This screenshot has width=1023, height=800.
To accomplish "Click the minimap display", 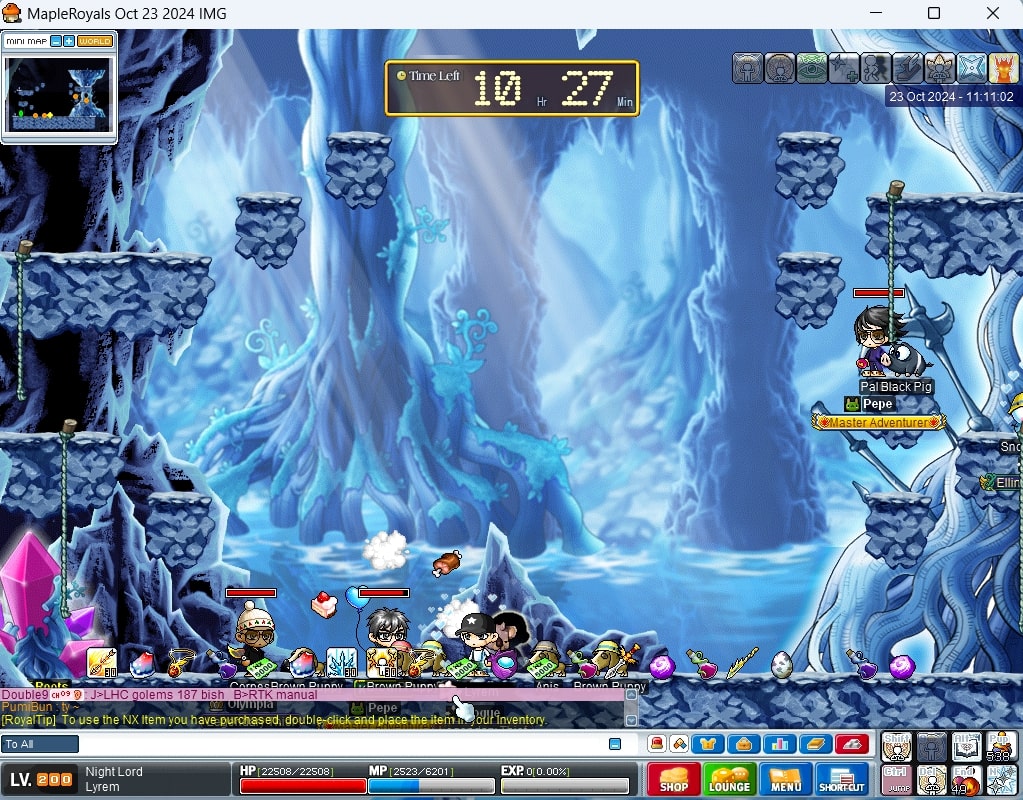I will [59, 93].
